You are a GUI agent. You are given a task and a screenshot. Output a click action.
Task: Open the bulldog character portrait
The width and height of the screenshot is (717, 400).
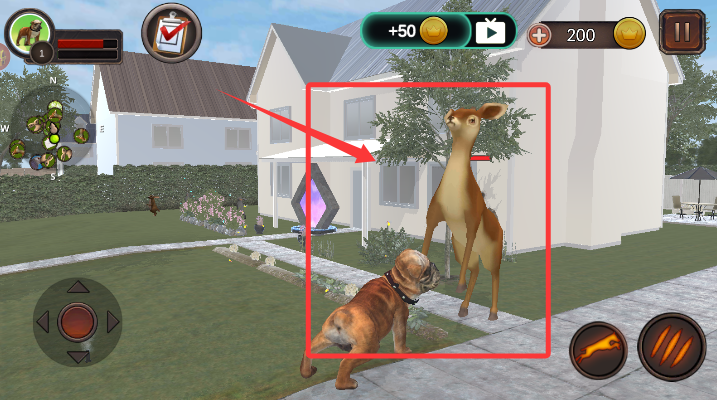[x=28, y=32]
